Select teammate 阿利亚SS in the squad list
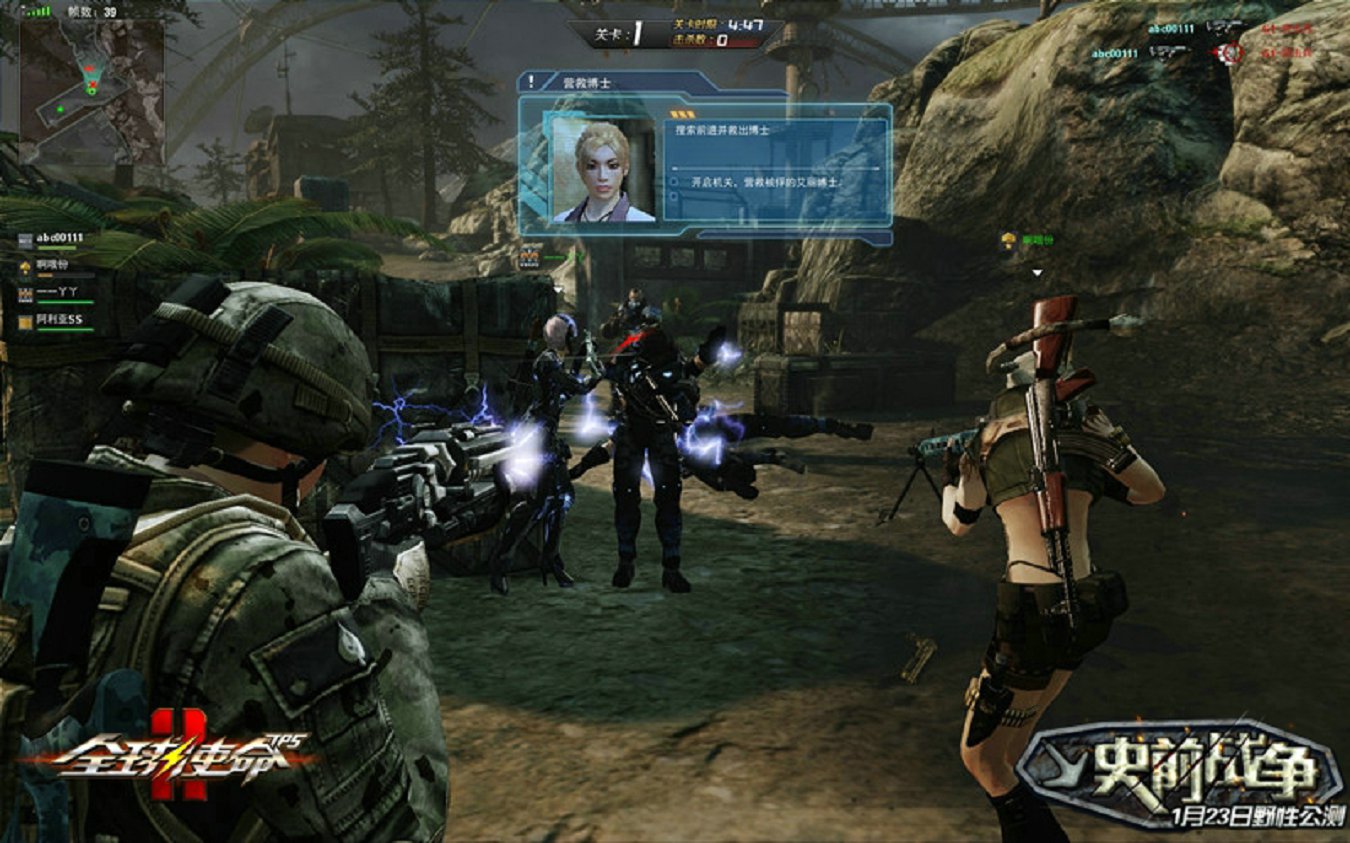This screenshot has height=843, width=1350. pyautogui.click(x=64, y=322)
